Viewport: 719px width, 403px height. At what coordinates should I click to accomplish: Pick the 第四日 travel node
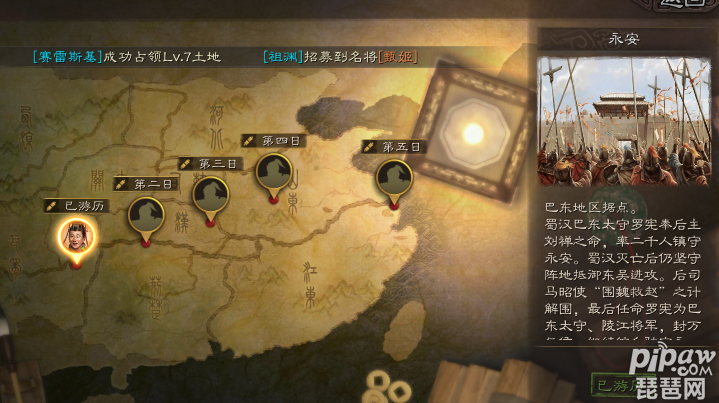coord(274,172)
